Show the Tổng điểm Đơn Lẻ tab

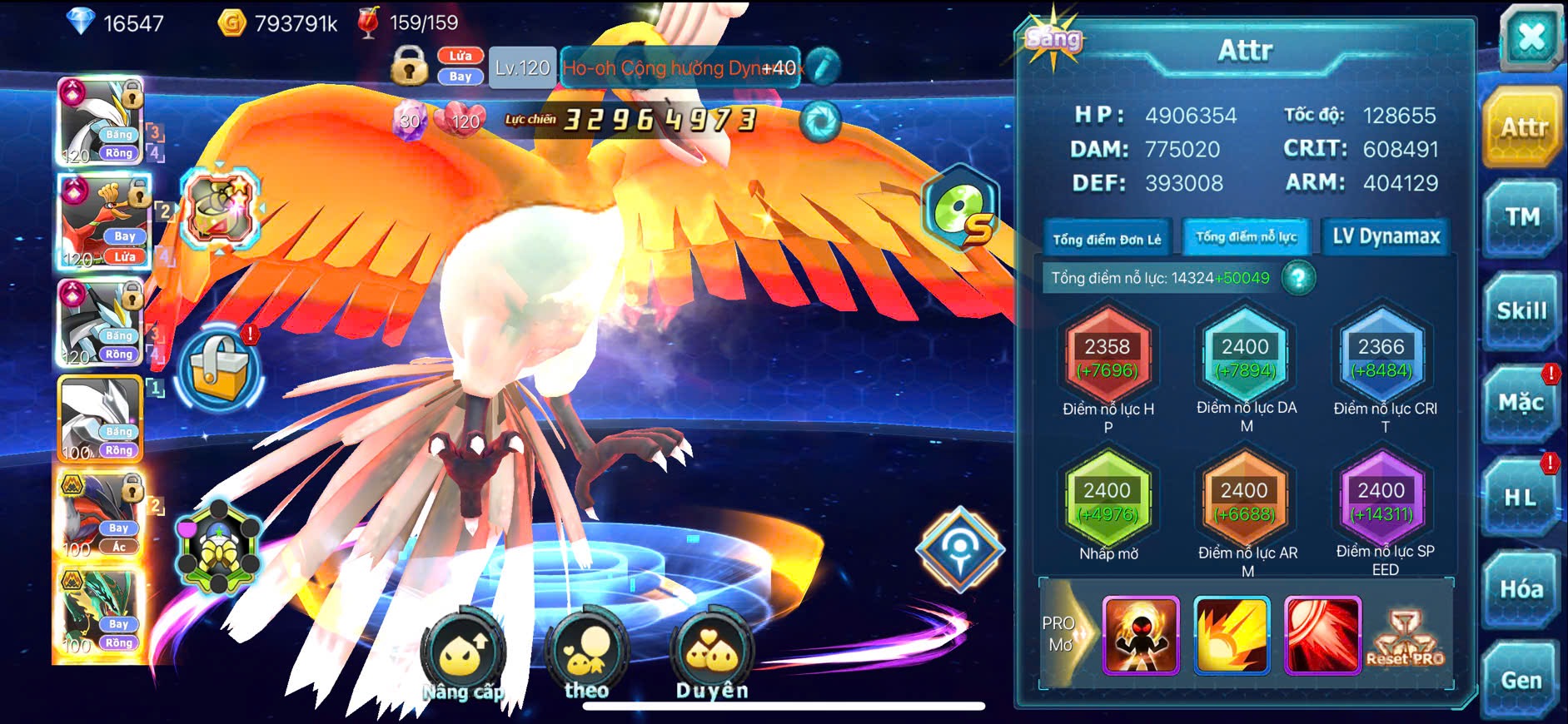1107,240
